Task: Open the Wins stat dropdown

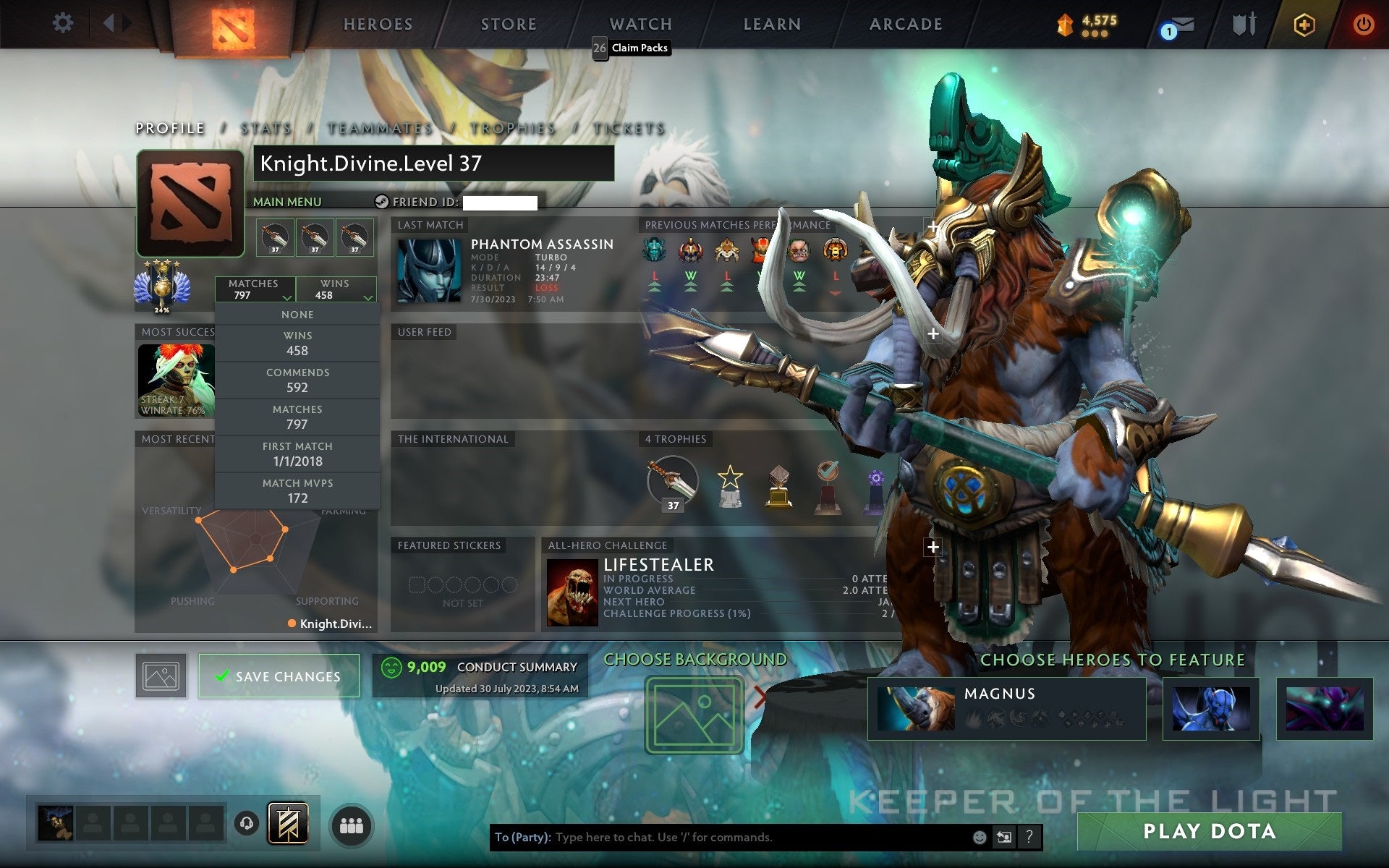Action: click(335, 289)
